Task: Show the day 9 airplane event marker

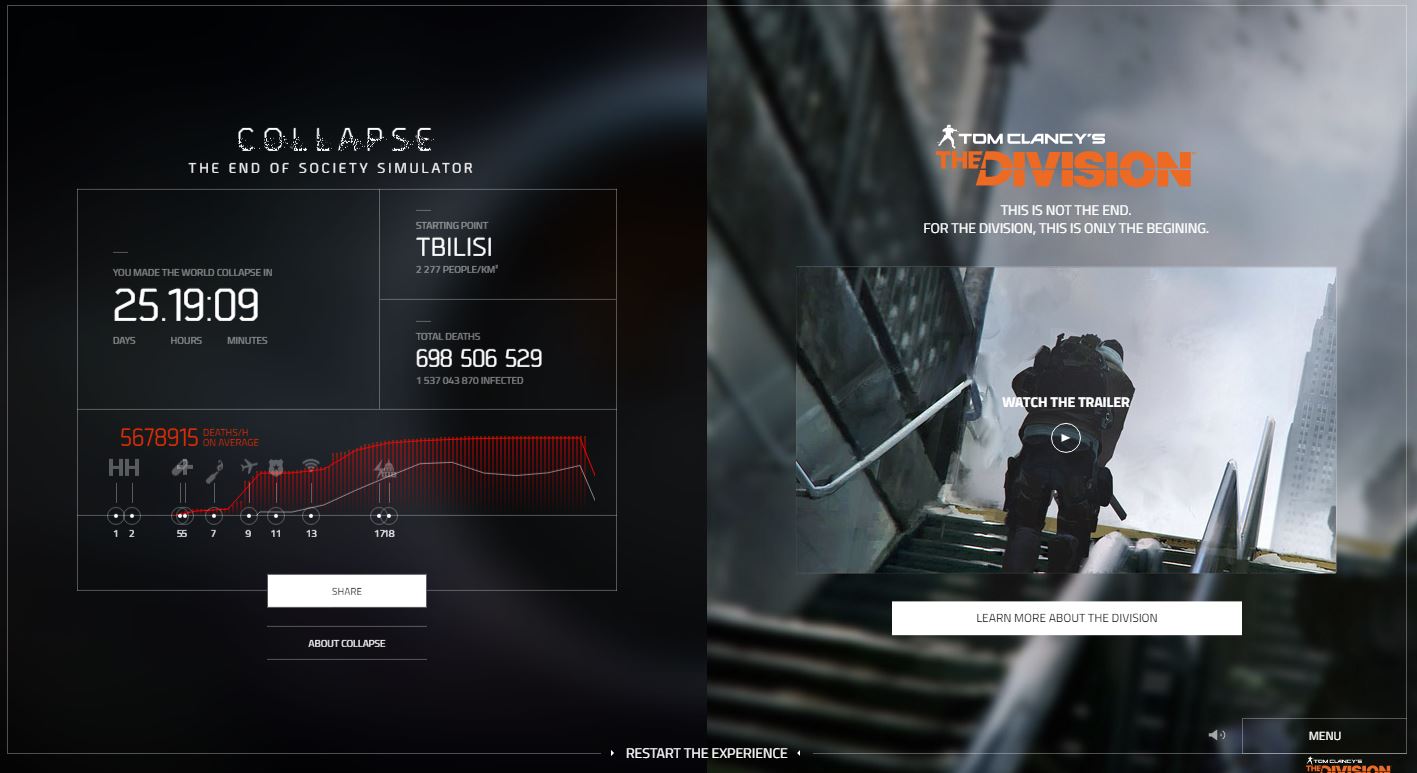Action: [249, 516]
